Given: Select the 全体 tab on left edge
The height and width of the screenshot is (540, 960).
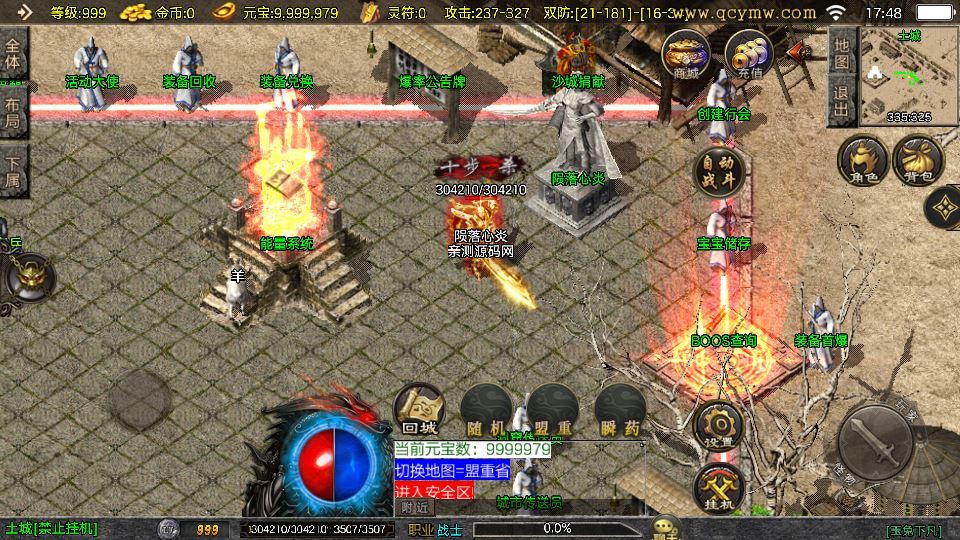Looking at the screenshot, I should [x=13, y=56].
